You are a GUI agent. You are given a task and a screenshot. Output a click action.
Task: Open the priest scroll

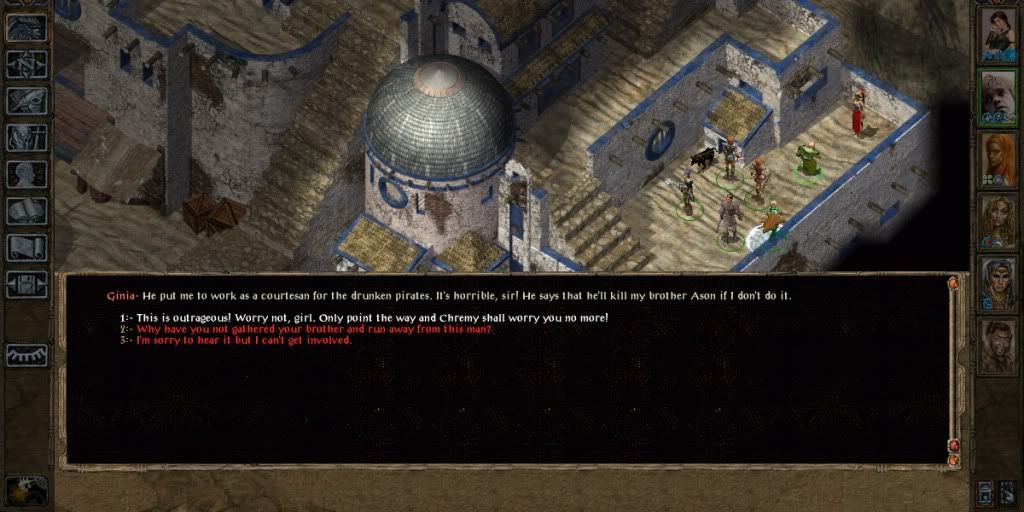pos(27,247)
